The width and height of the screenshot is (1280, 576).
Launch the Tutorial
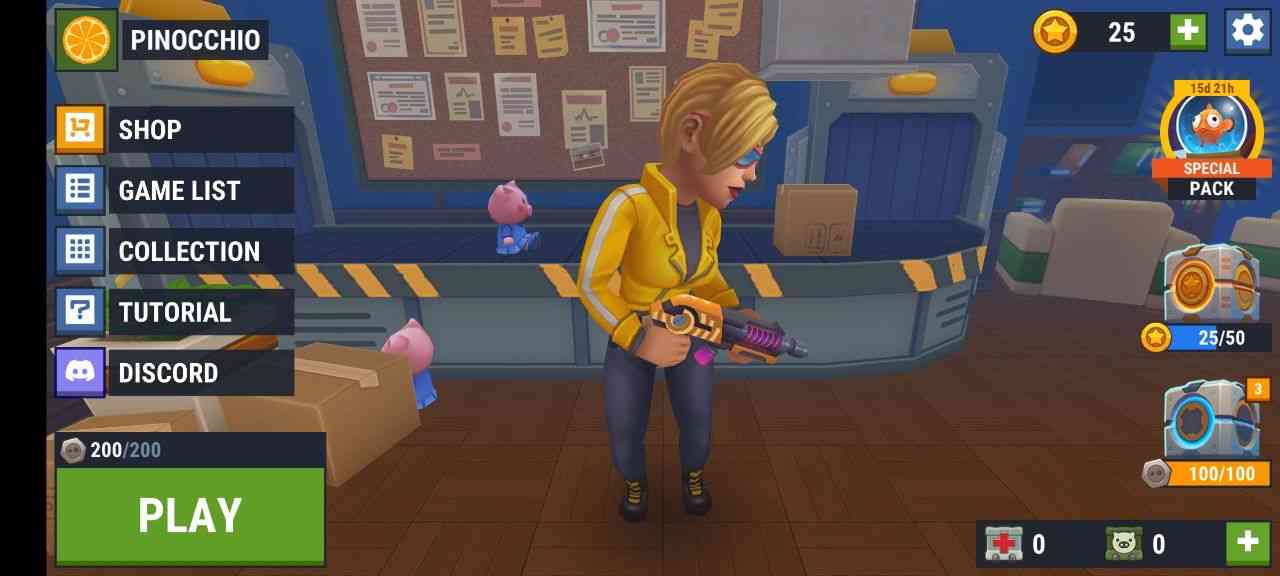click(x=175, y=313)
